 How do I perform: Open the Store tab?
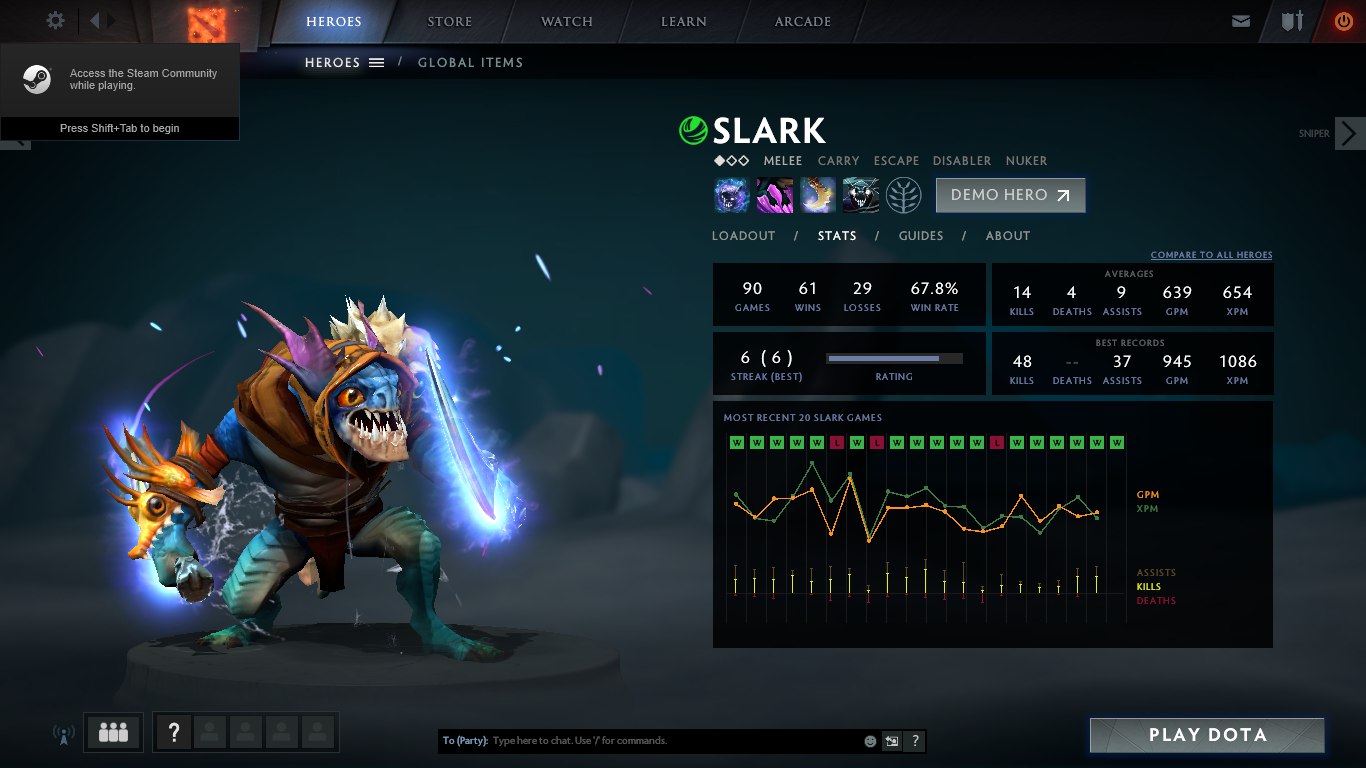450,21
